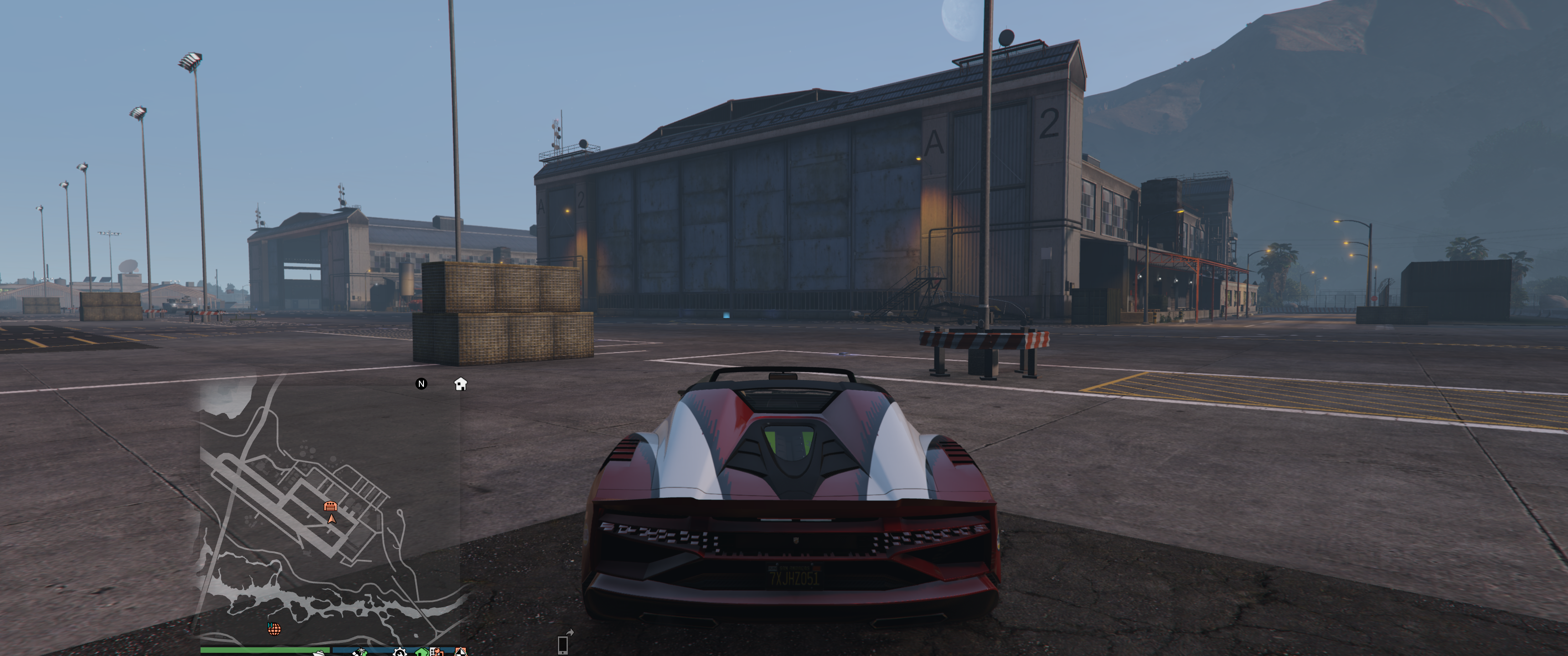Click the north compass marker
Viewport: 1568px width, 656px height.
(421, 384)
